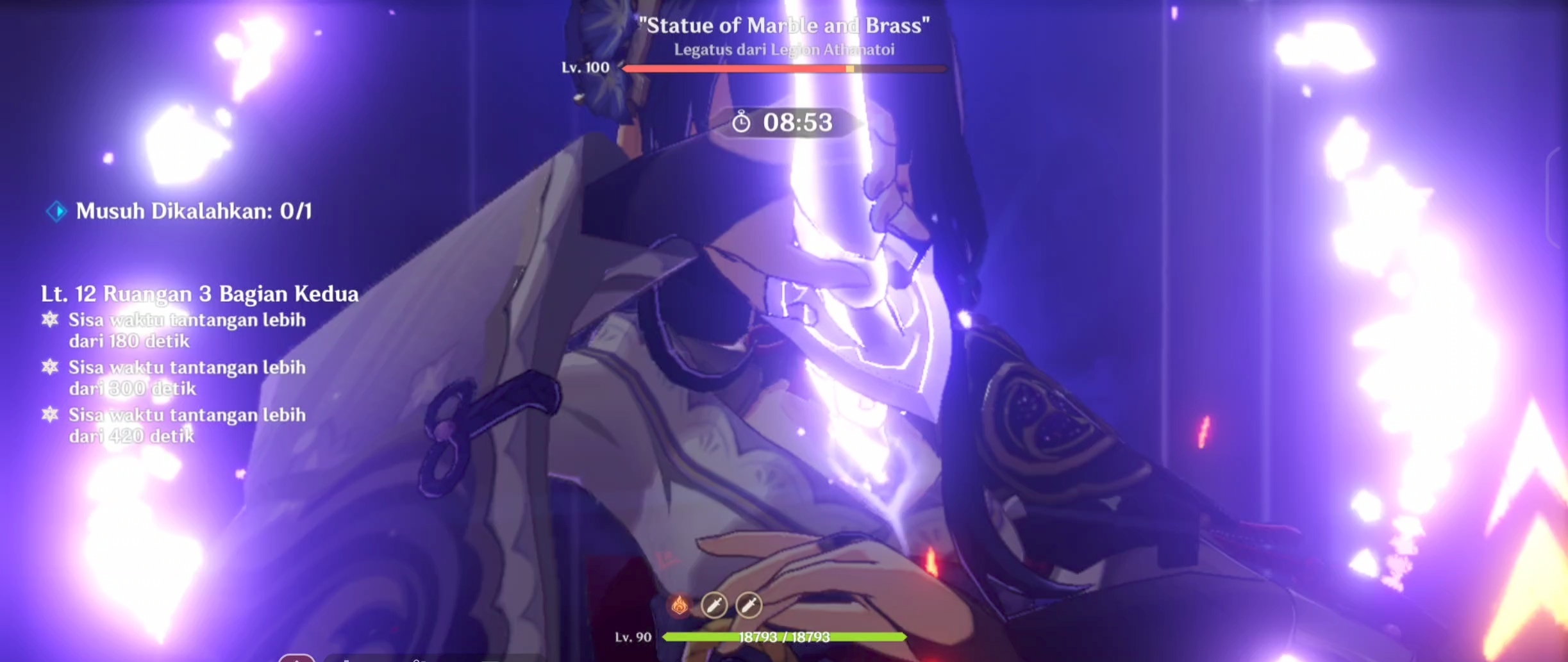
Task: Click the title Statue of Marble and Brass
Action: (783, 26)
